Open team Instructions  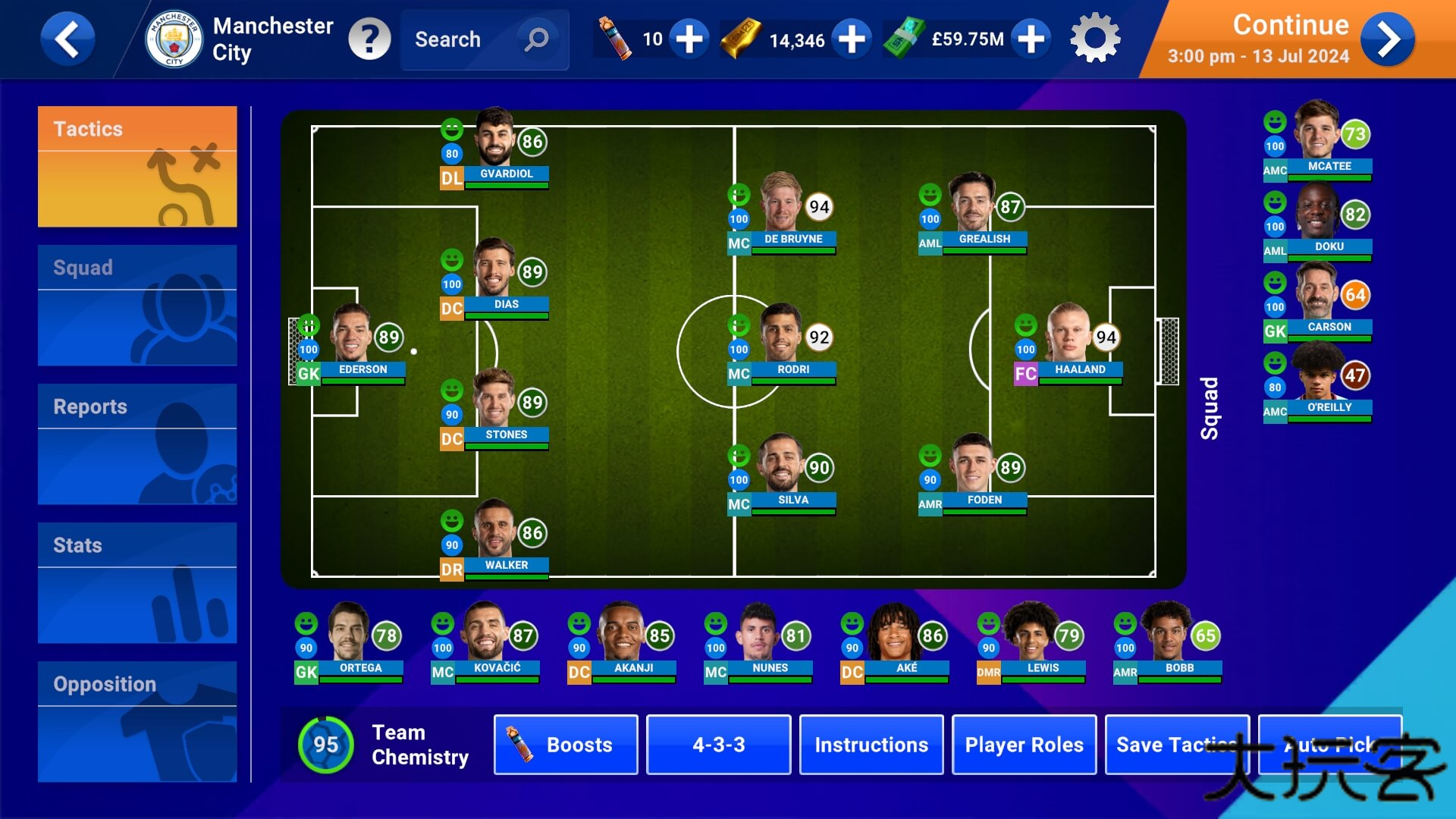[x=871, y=745]
